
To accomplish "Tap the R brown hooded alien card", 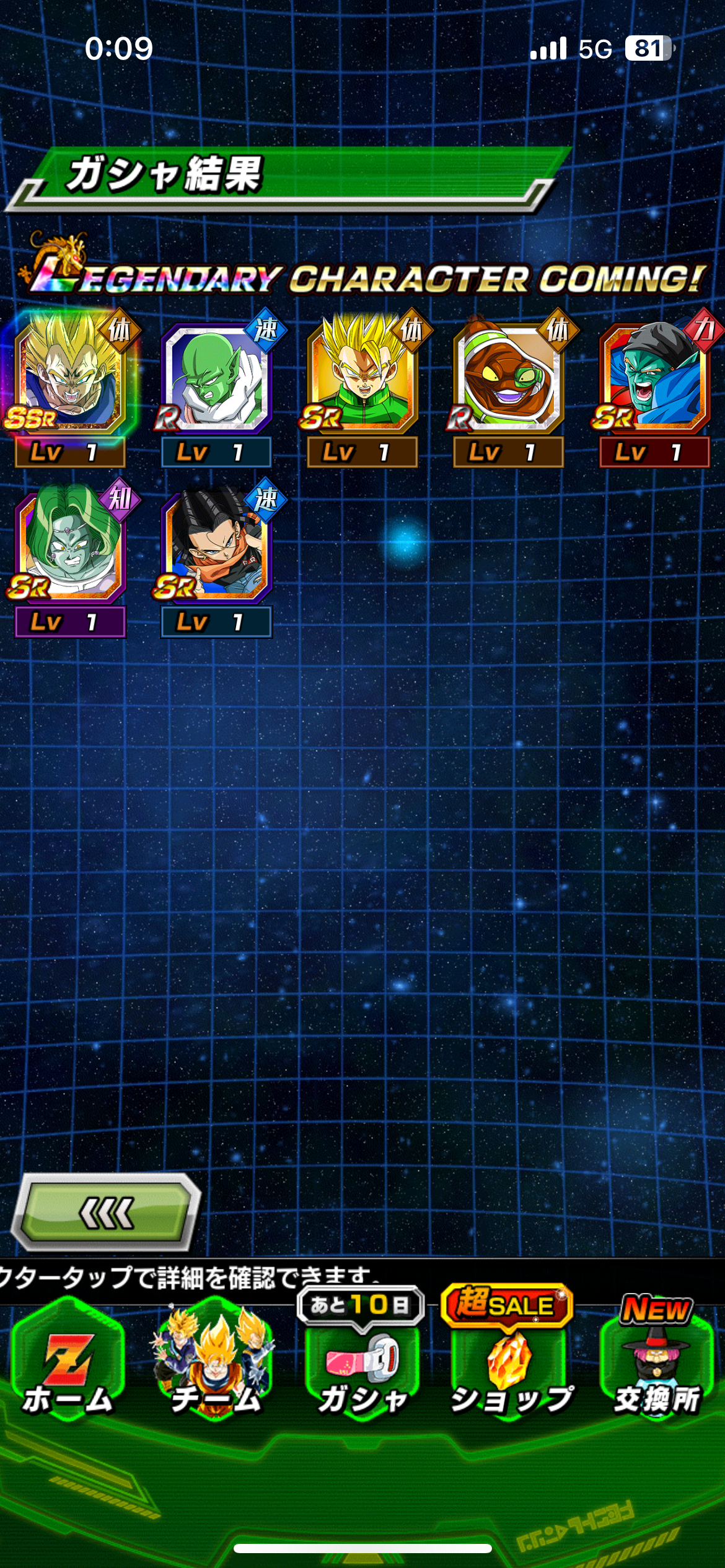I will (508, 378).
